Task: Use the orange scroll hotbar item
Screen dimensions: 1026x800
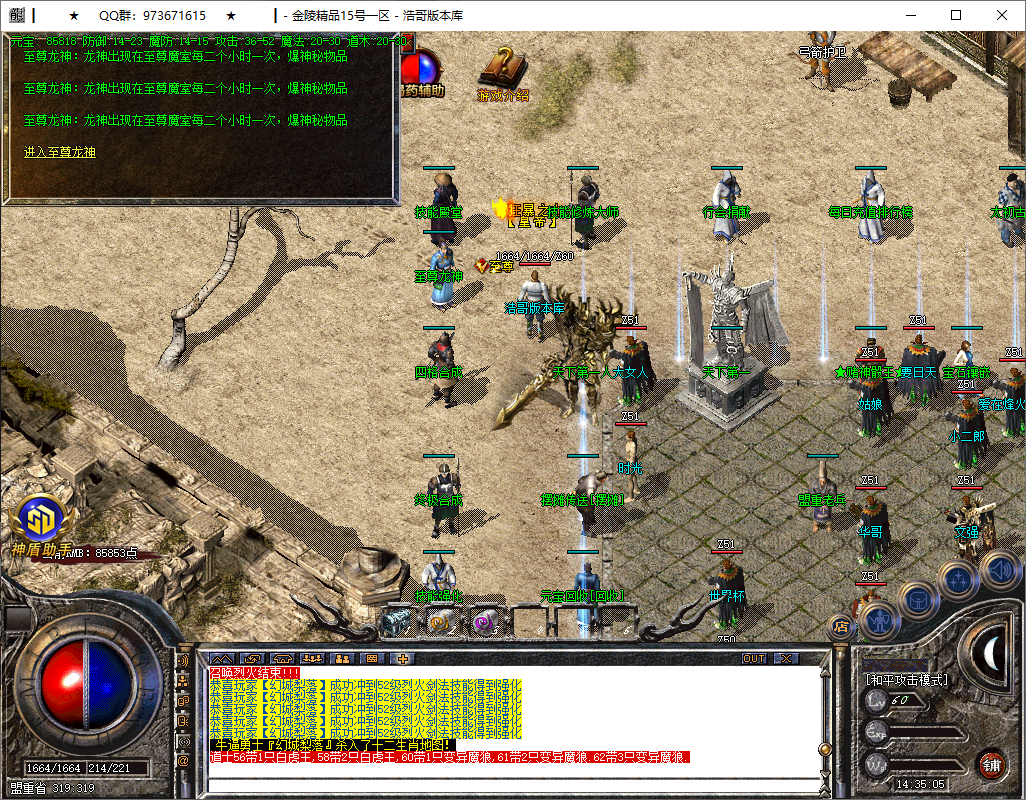Action: 441,622
